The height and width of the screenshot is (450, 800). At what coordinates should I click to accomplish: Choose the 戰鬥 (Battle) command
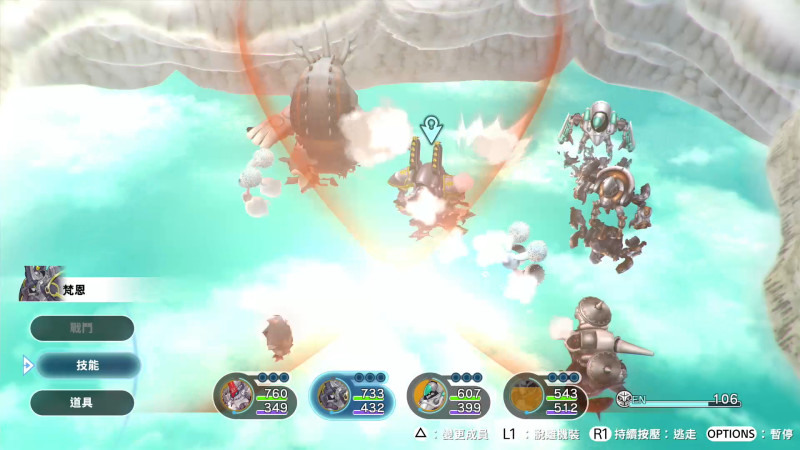click(82, 328)
